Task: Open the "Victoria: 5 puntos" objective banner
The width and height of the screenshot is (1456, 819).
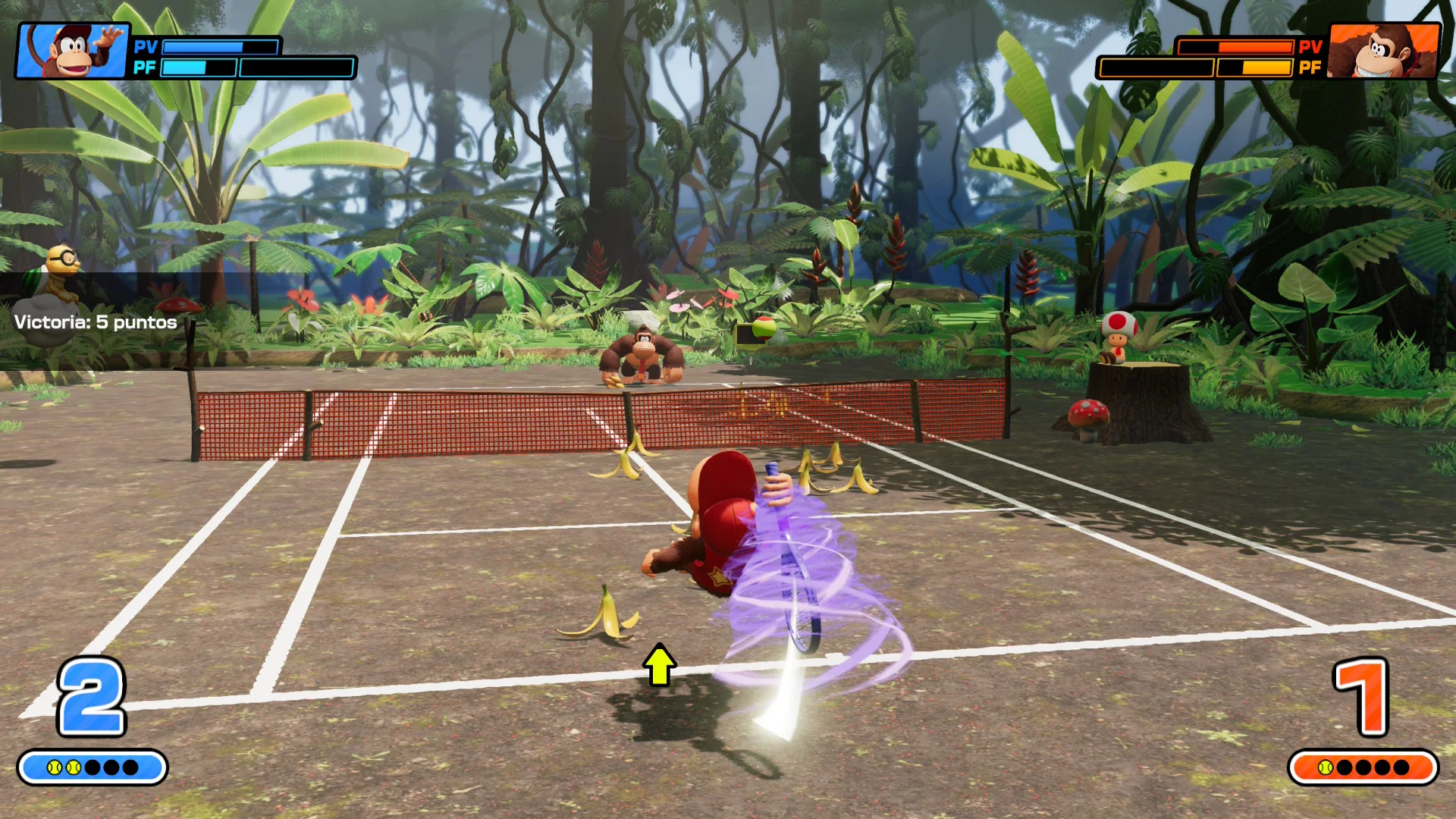Action: point(96,322)
